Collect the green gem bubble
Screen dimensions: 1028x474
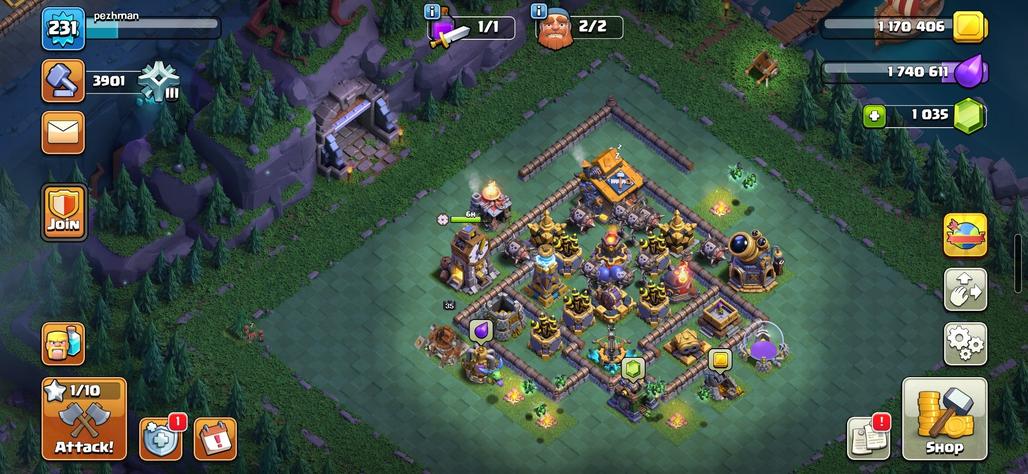point(632,368)
